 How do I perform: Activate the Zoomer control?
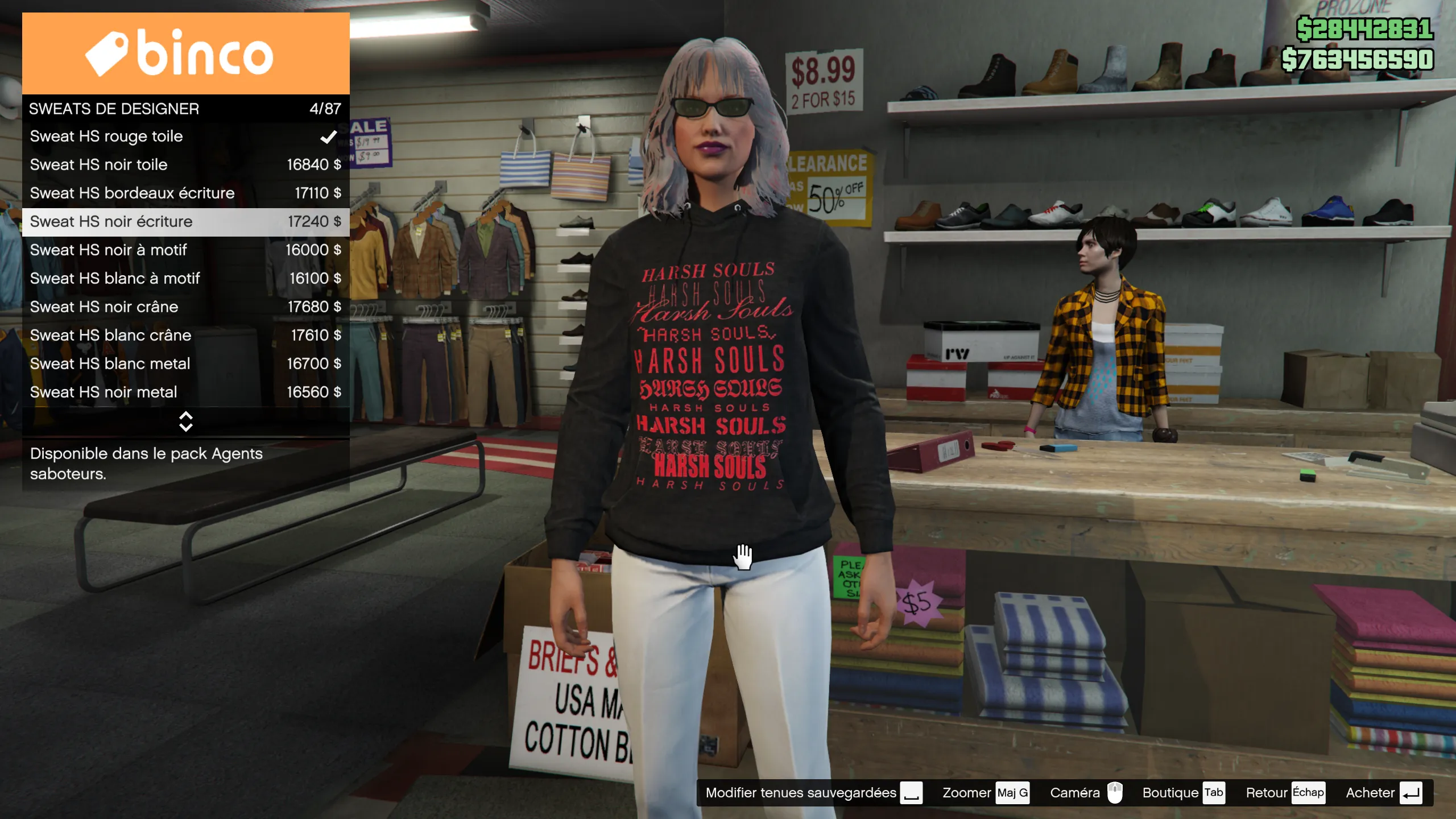[985, 793]
